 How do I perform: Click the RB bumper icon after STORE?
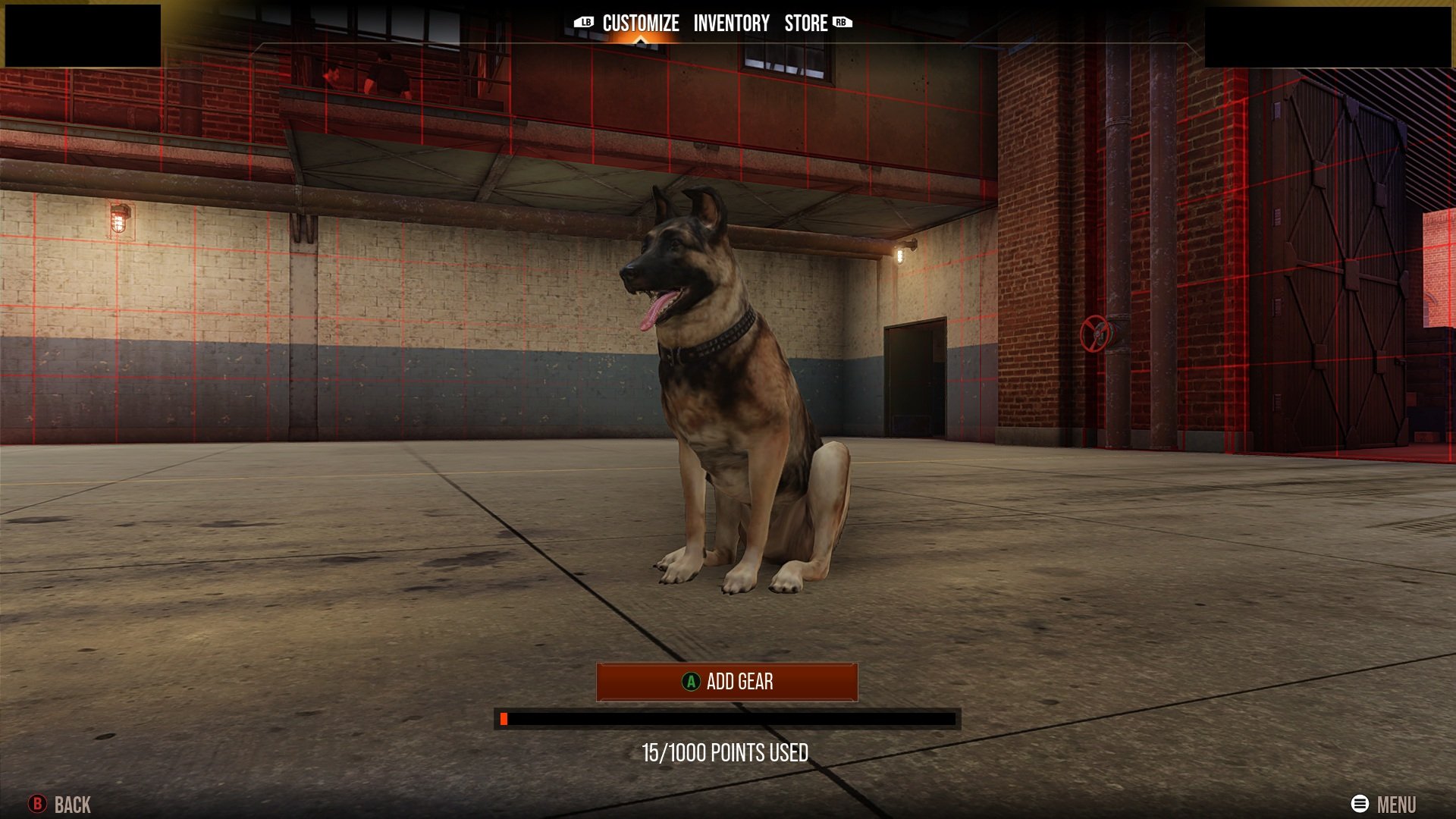pyautogui.click(x=839, y=24)
